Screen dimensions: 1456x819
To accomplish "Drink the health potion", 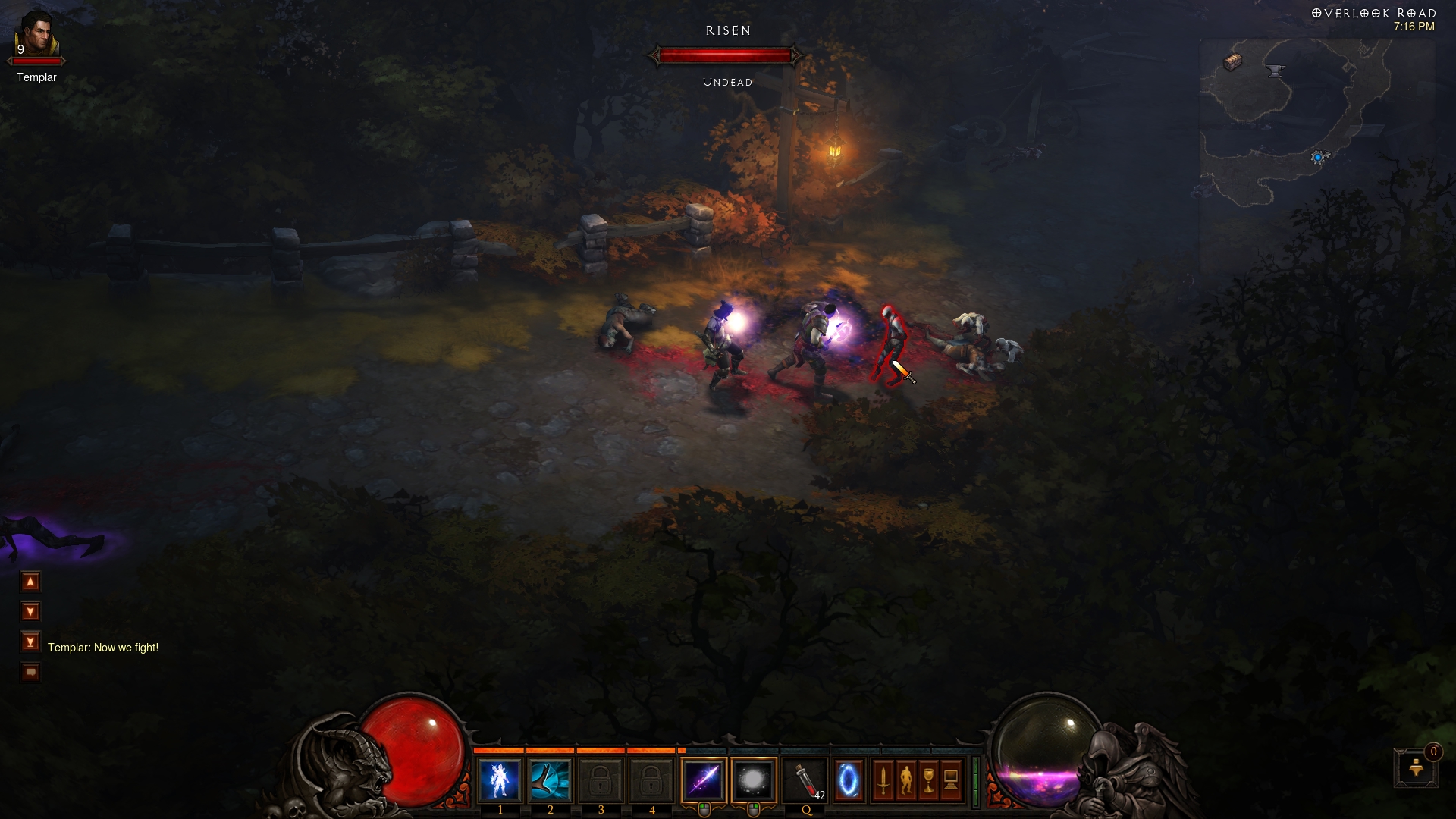I will point(806,780).
